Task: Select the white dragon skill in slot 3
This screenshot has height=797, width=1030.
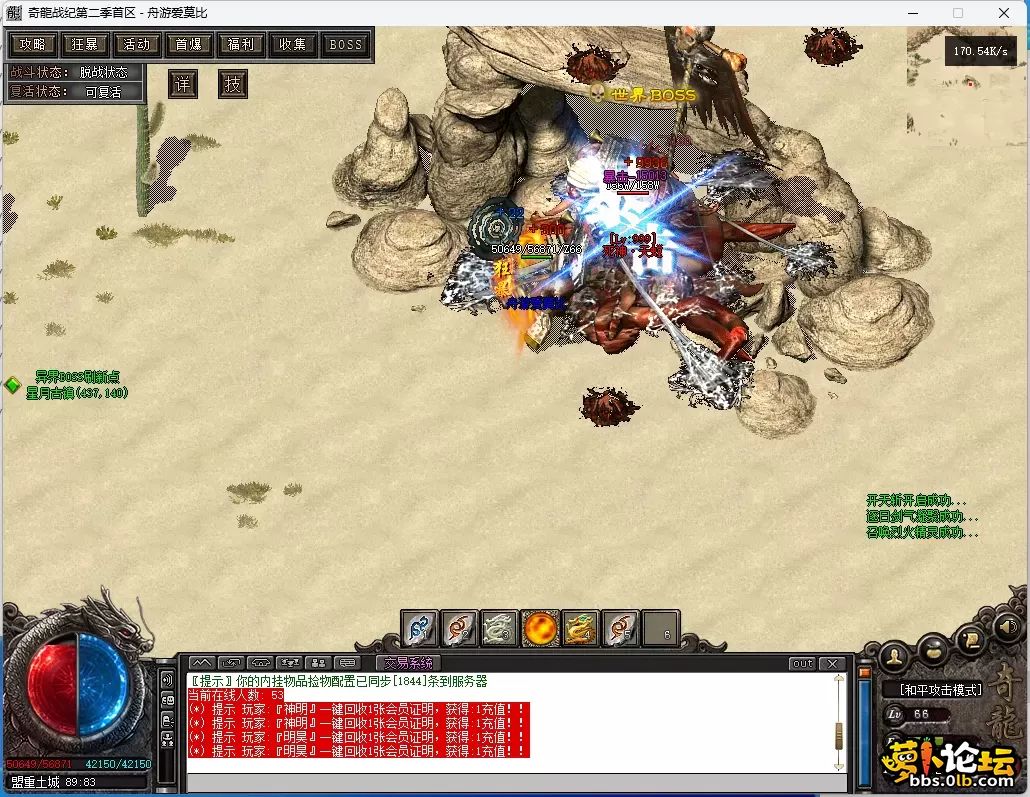Action: pos(500,629)
